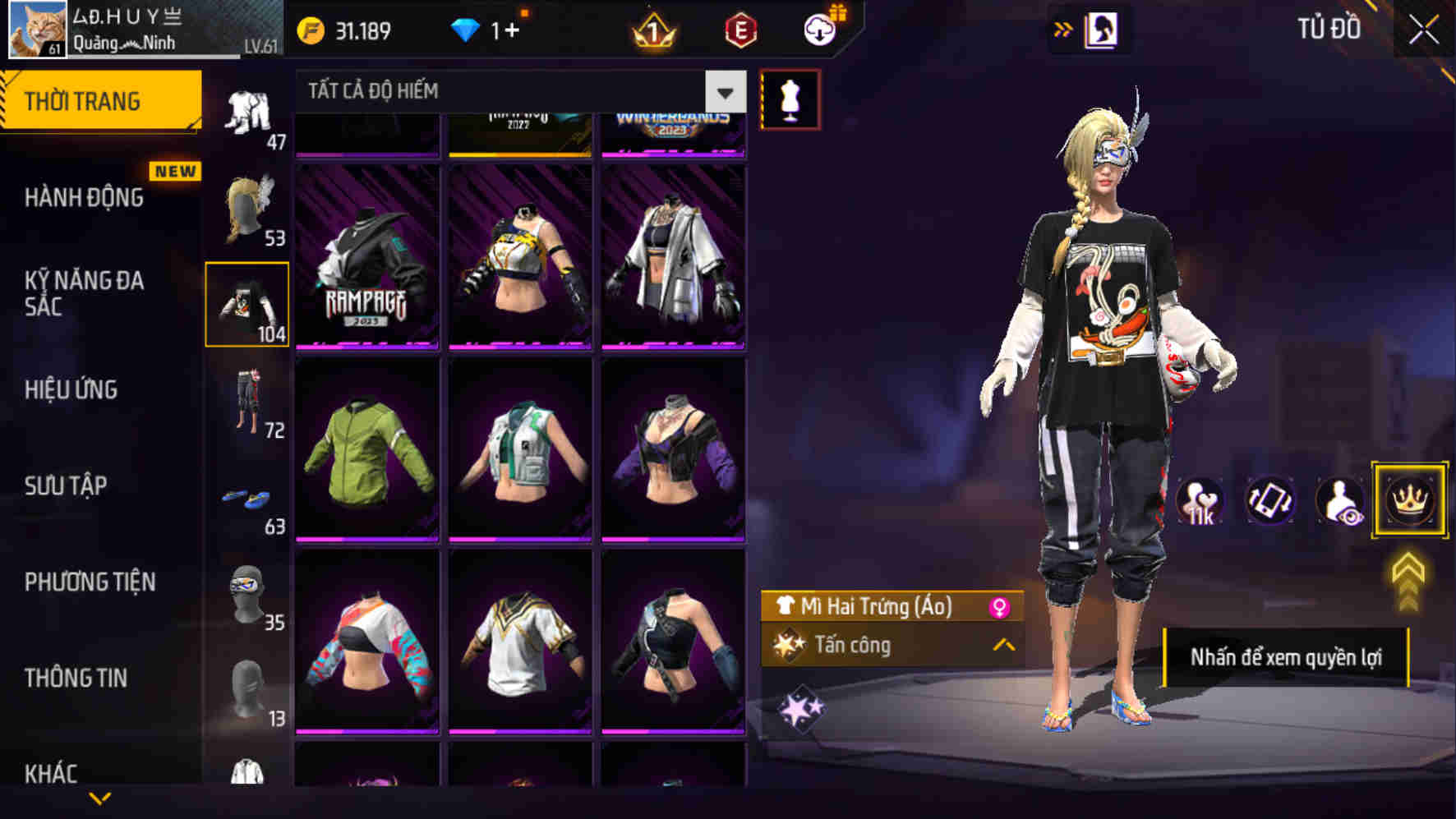
Task: Toggle the mannequin display icon
Action: click(791, 99)
